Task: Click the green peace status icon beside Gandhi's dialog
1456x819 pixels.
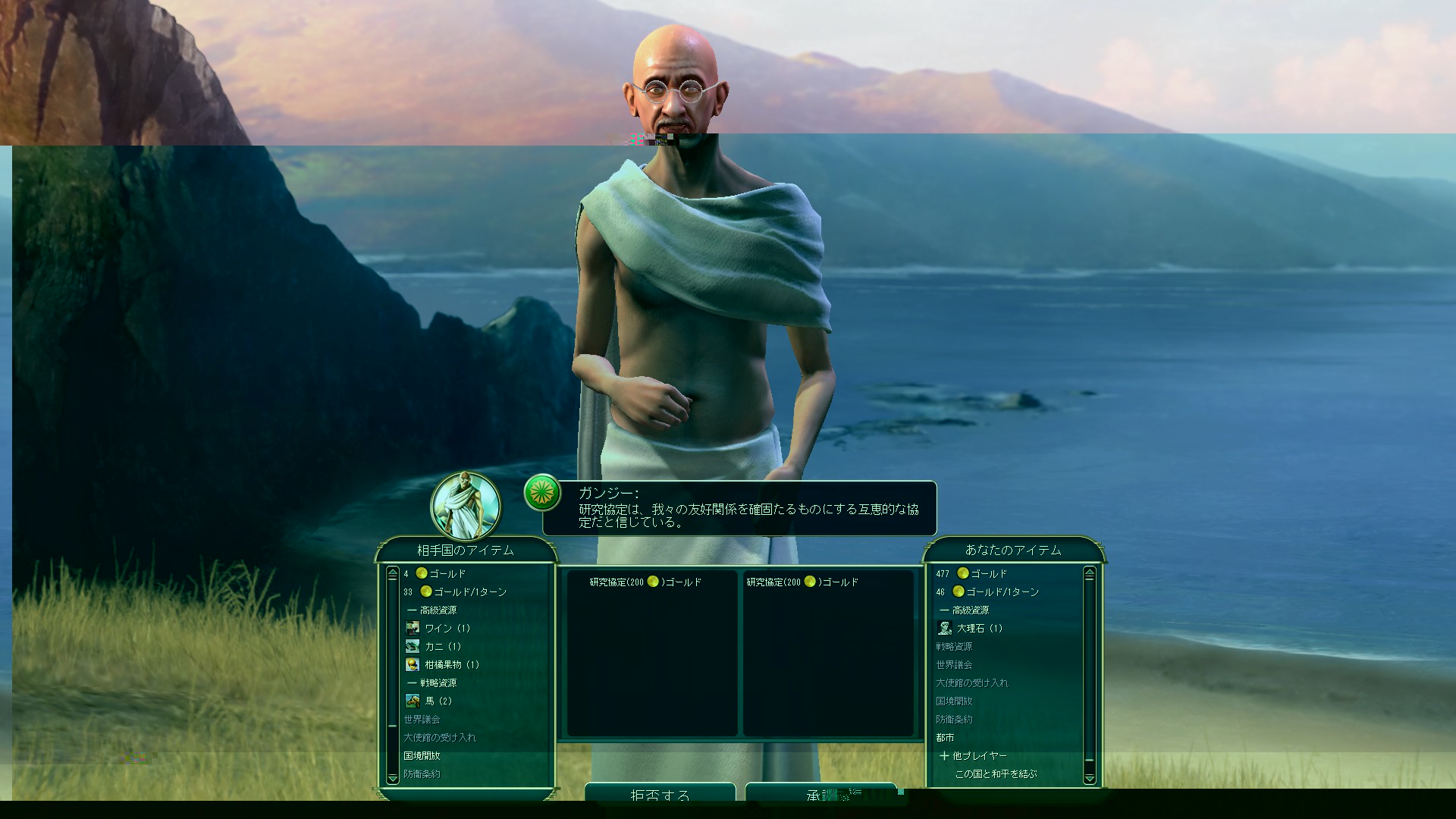Action: 543,493
